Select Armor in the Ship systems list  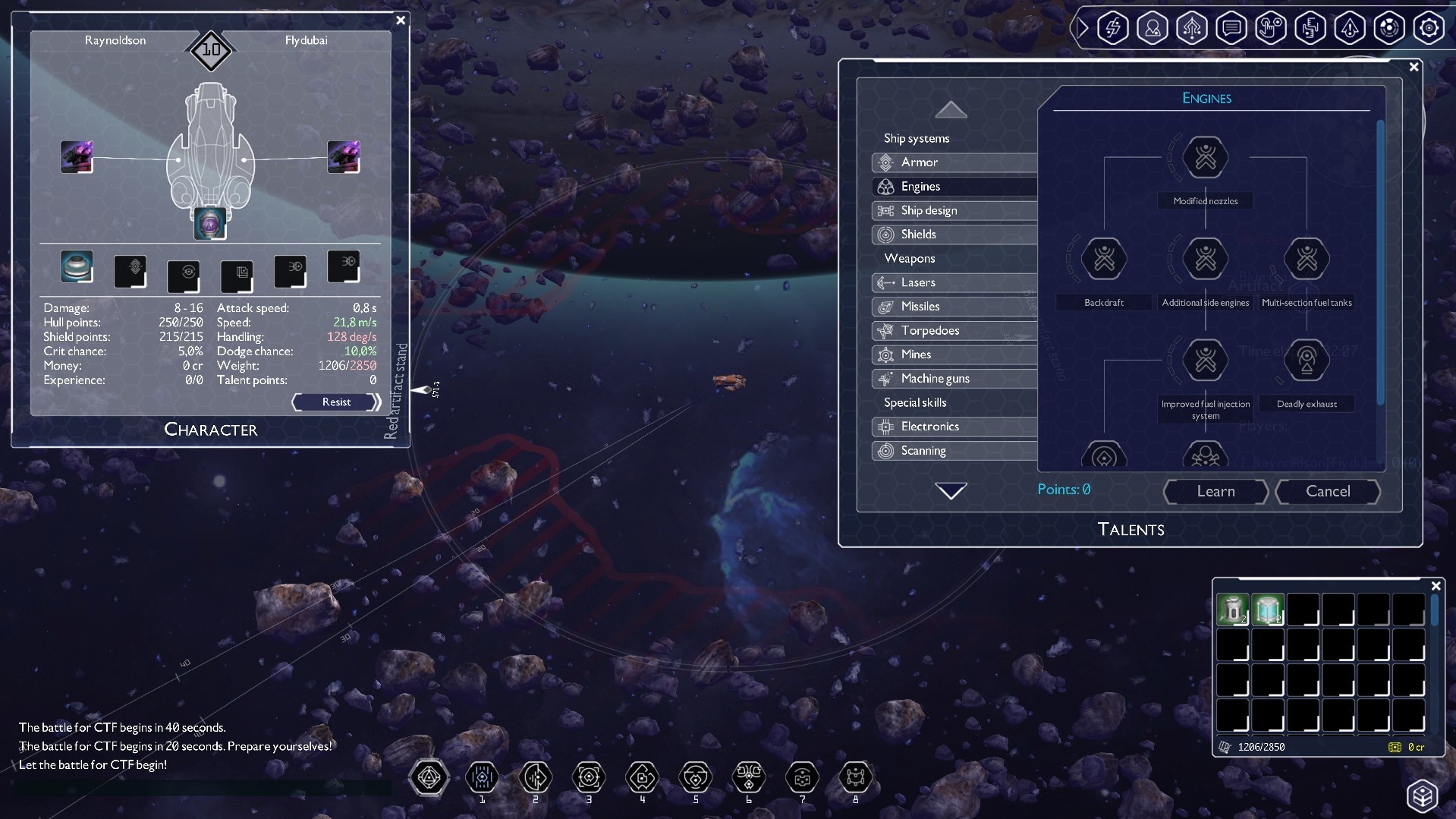(x=920, y=162)
